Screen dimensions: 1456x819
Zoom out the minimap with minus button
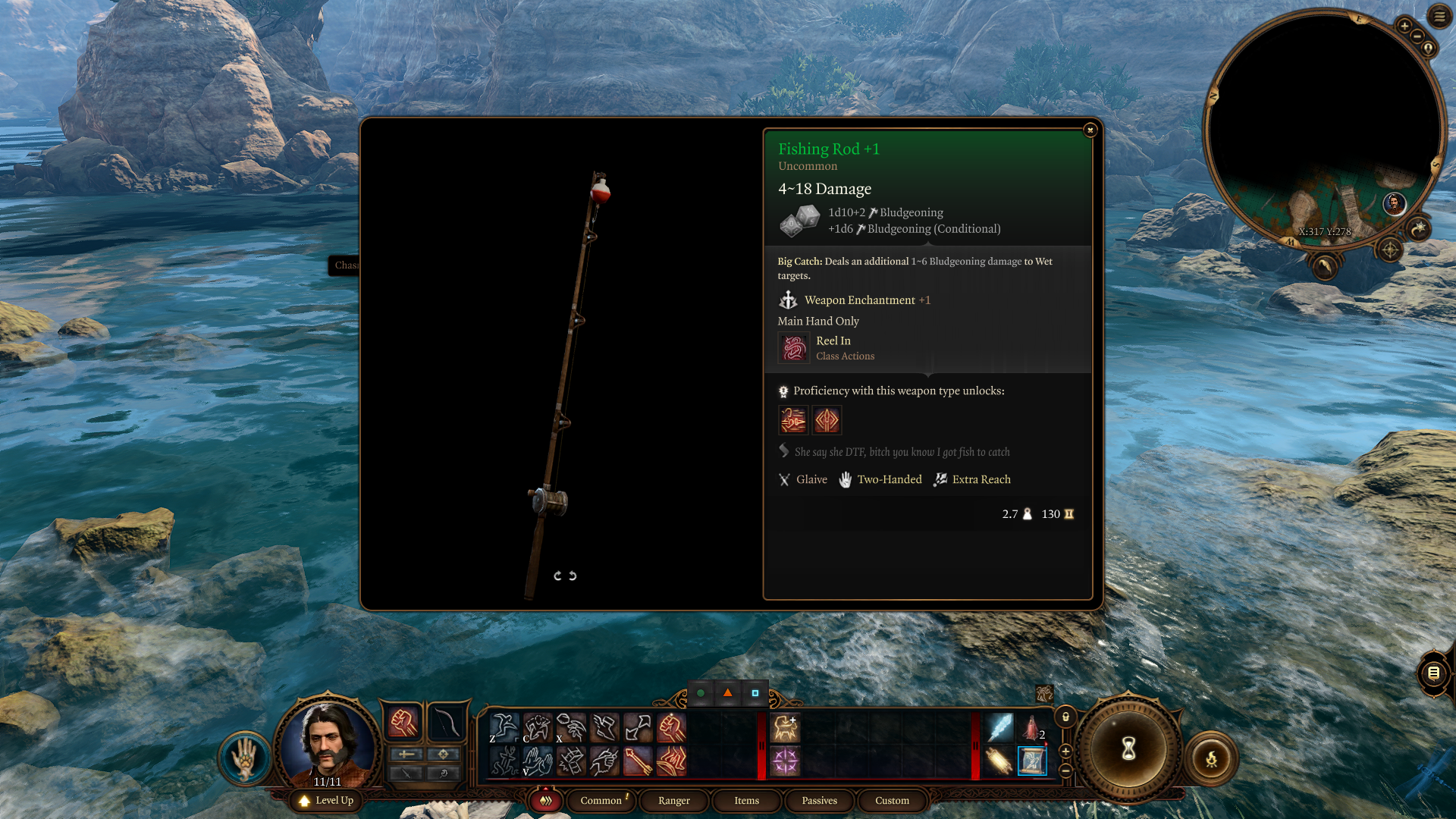click(x=1417, y=36)
